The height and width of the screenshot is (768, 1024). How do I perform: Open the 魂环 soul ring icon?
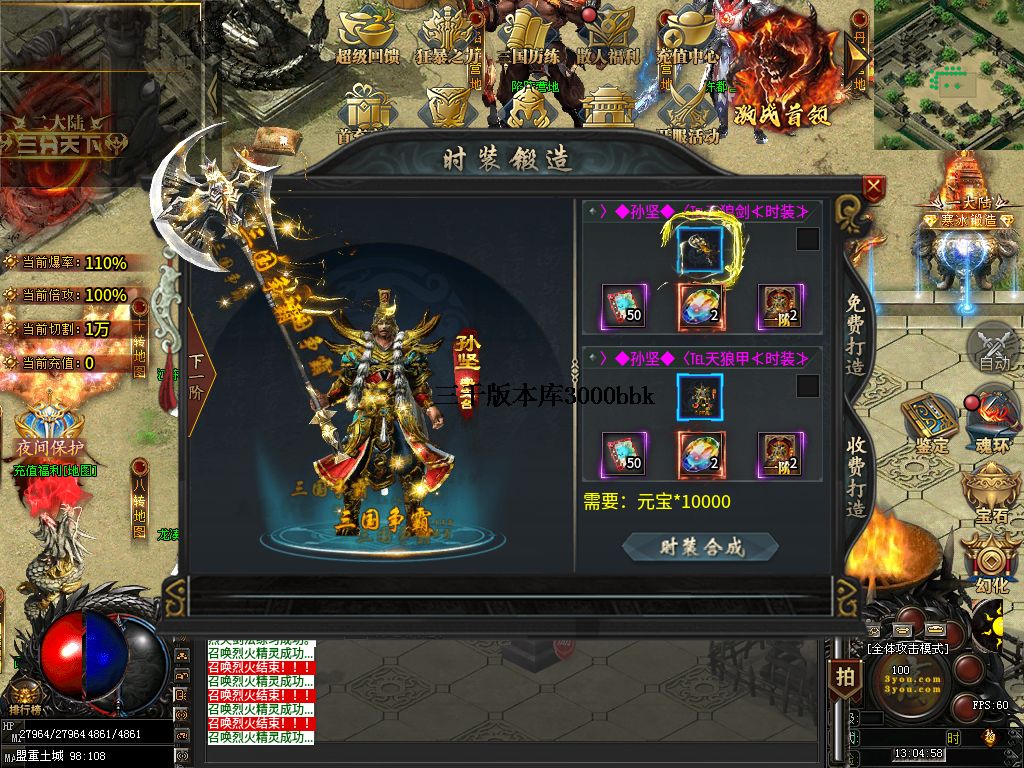(994, 420)
